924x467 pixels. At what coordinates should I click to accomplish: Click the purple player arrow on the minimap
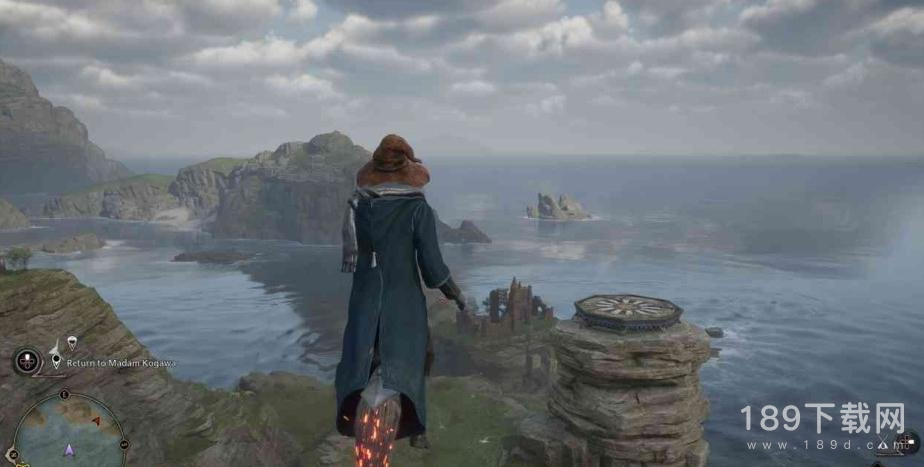tap(69, 450)
